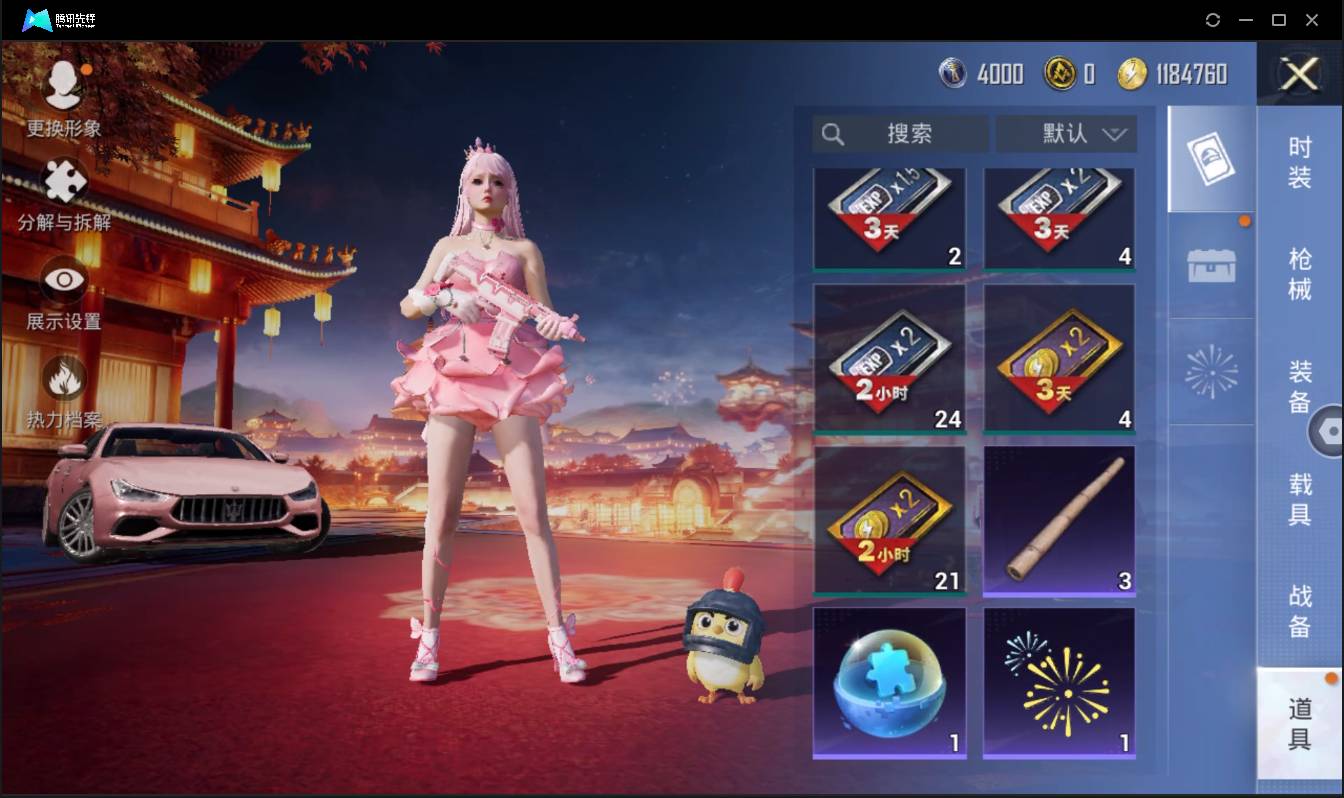Open 展示设置 display settings

62,295
